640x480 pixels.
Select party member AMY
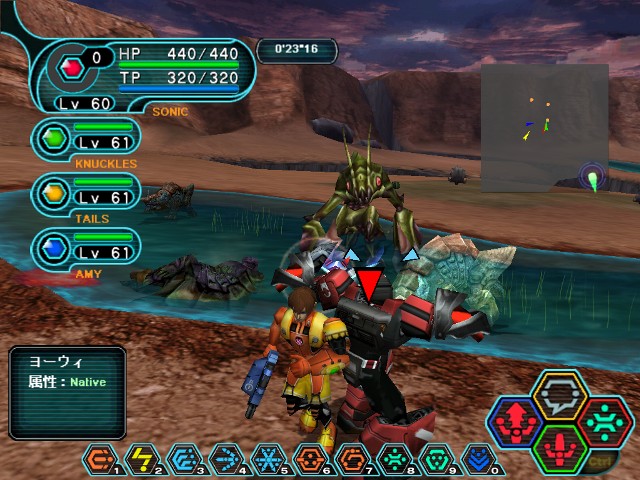pos(85,247)
